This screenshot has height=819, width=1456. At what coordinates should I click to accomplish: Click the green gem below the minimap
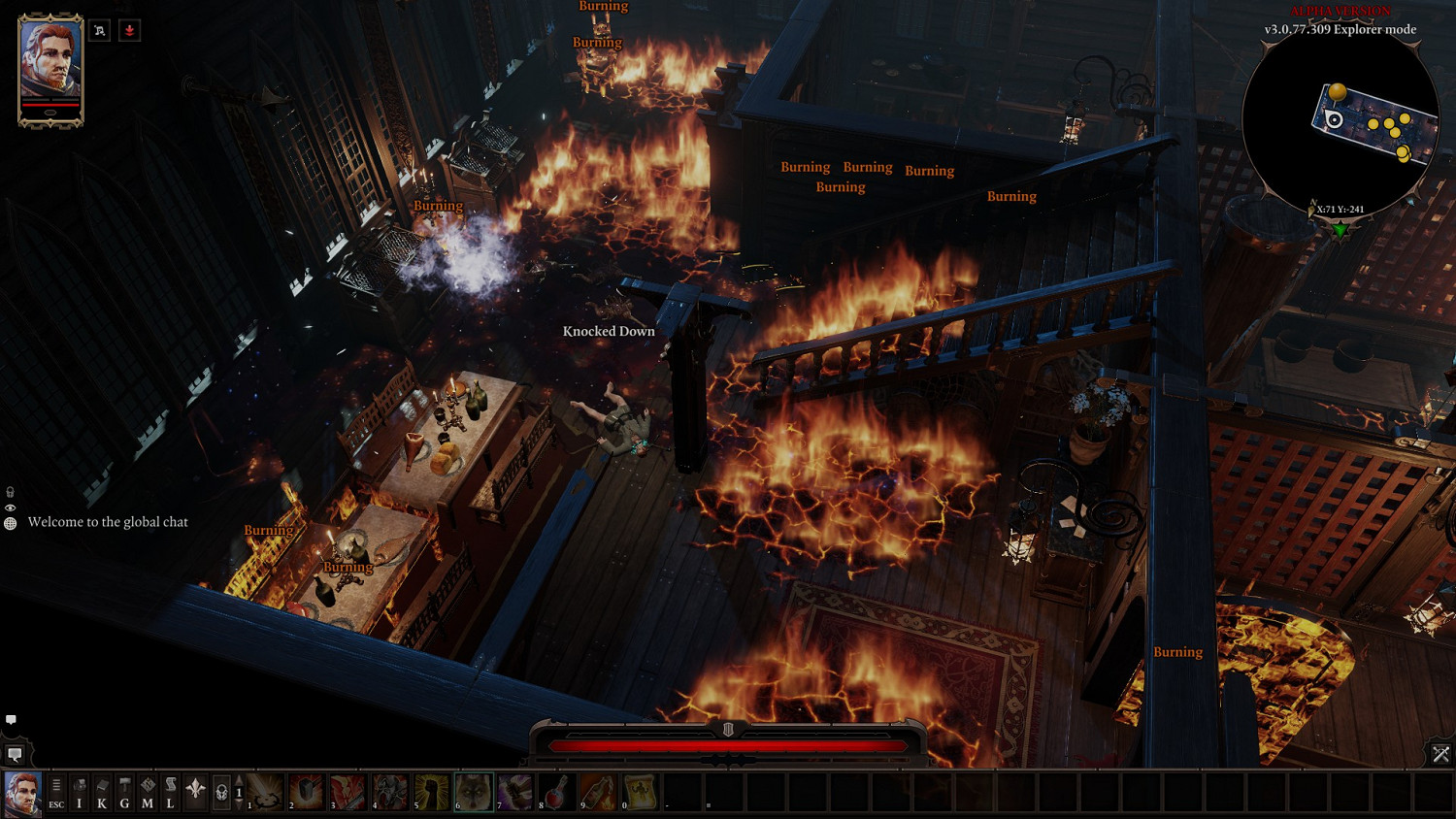coord(1340,231)
